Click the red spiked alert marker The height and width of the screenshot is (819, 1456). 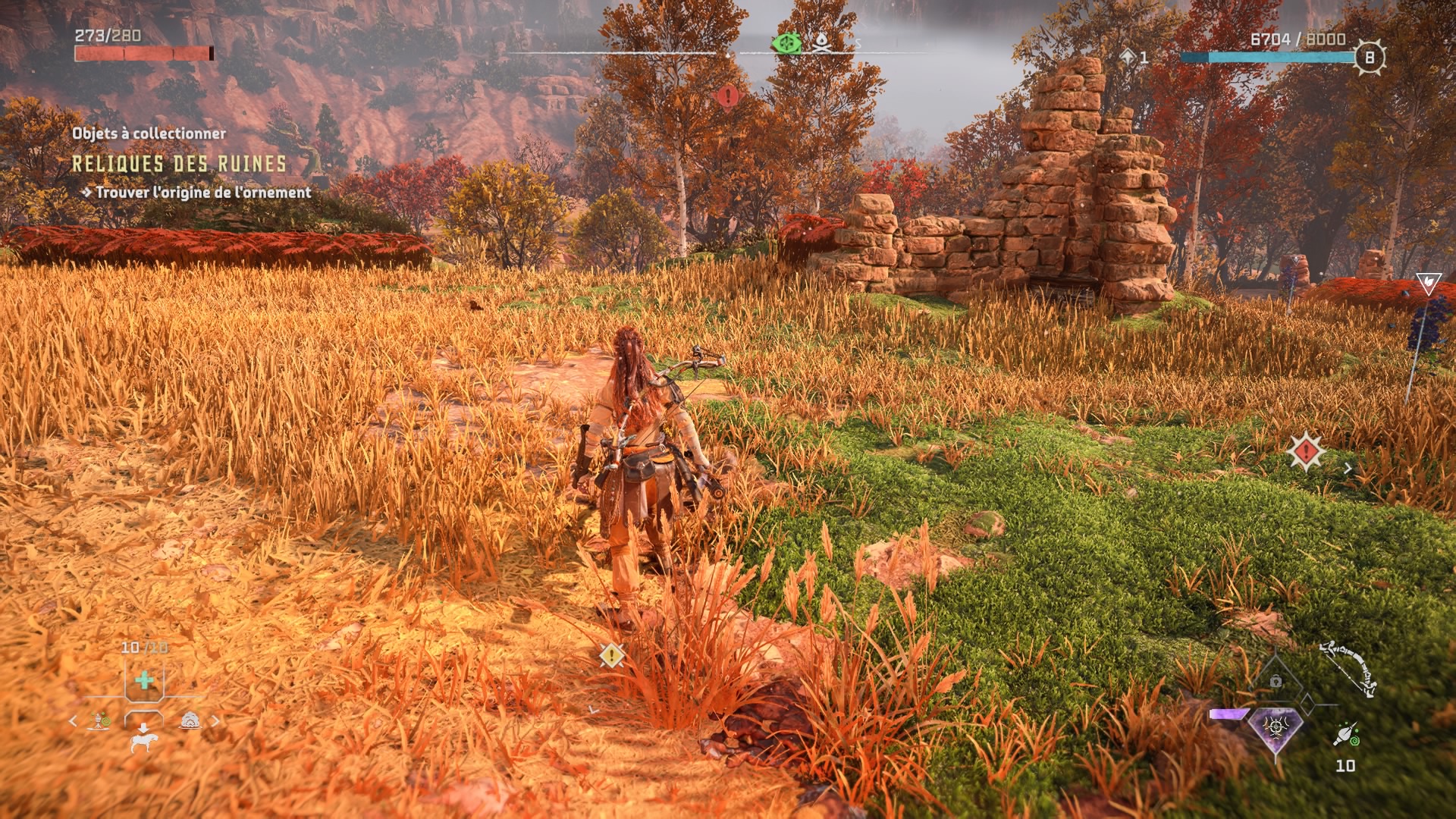pyautogui.click(x=1306, y=452)
